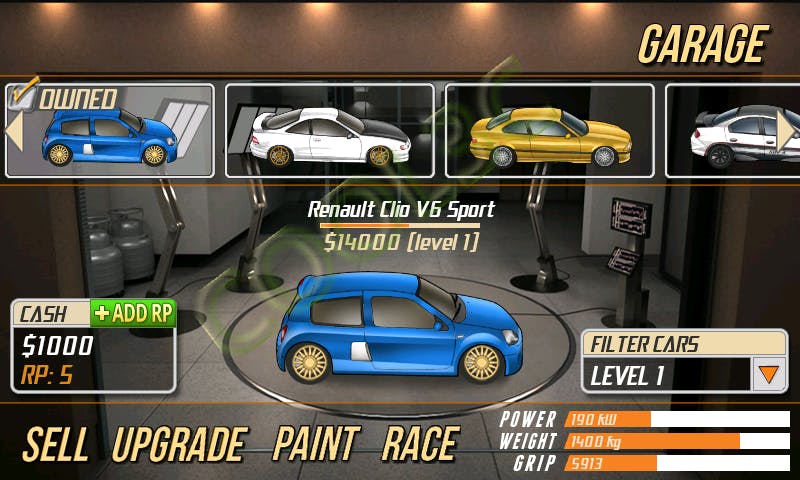Sell the current car
Screen dimensions: 800x480
pos(57,444)
